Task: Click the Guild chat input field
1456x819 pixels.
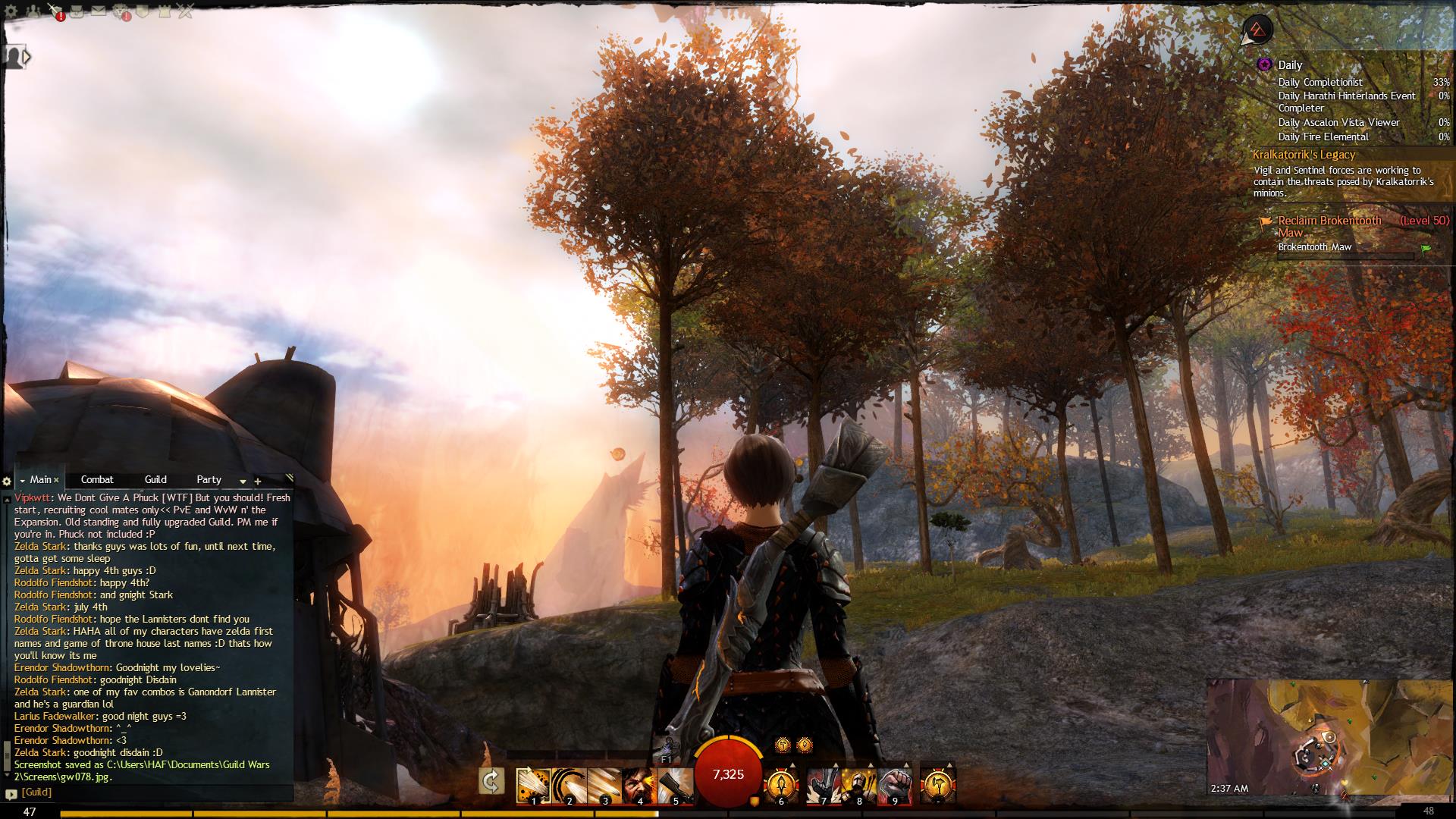Action: tap(152, 792)
